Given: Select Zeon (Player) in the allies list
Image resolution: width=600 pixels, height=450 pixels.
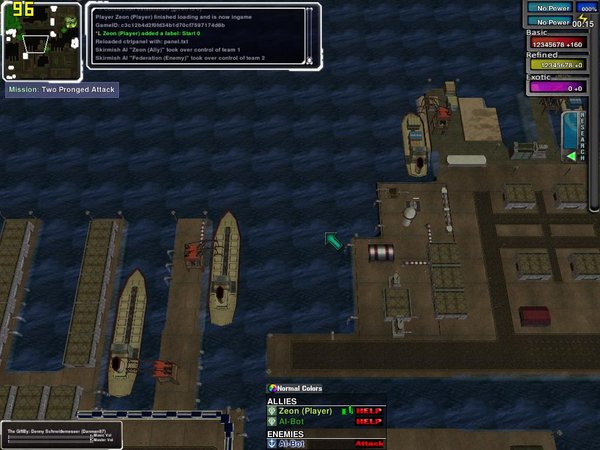Looking at the screenshot, I should click(304, 411).
